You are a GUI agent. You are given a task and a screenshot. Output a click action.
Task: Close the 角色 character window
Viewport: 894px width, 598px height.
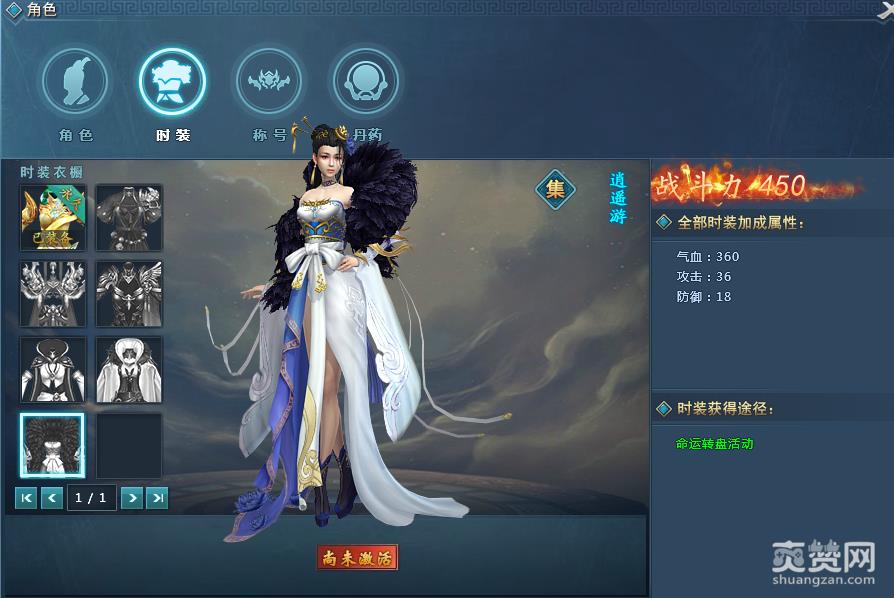pyautogui.click(x=883, y=8)
